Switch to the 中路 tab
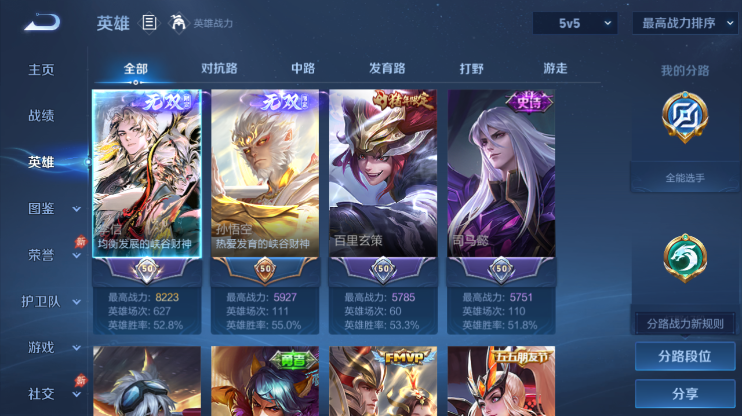This screenshot has height=416, width=742. [303, 69]
